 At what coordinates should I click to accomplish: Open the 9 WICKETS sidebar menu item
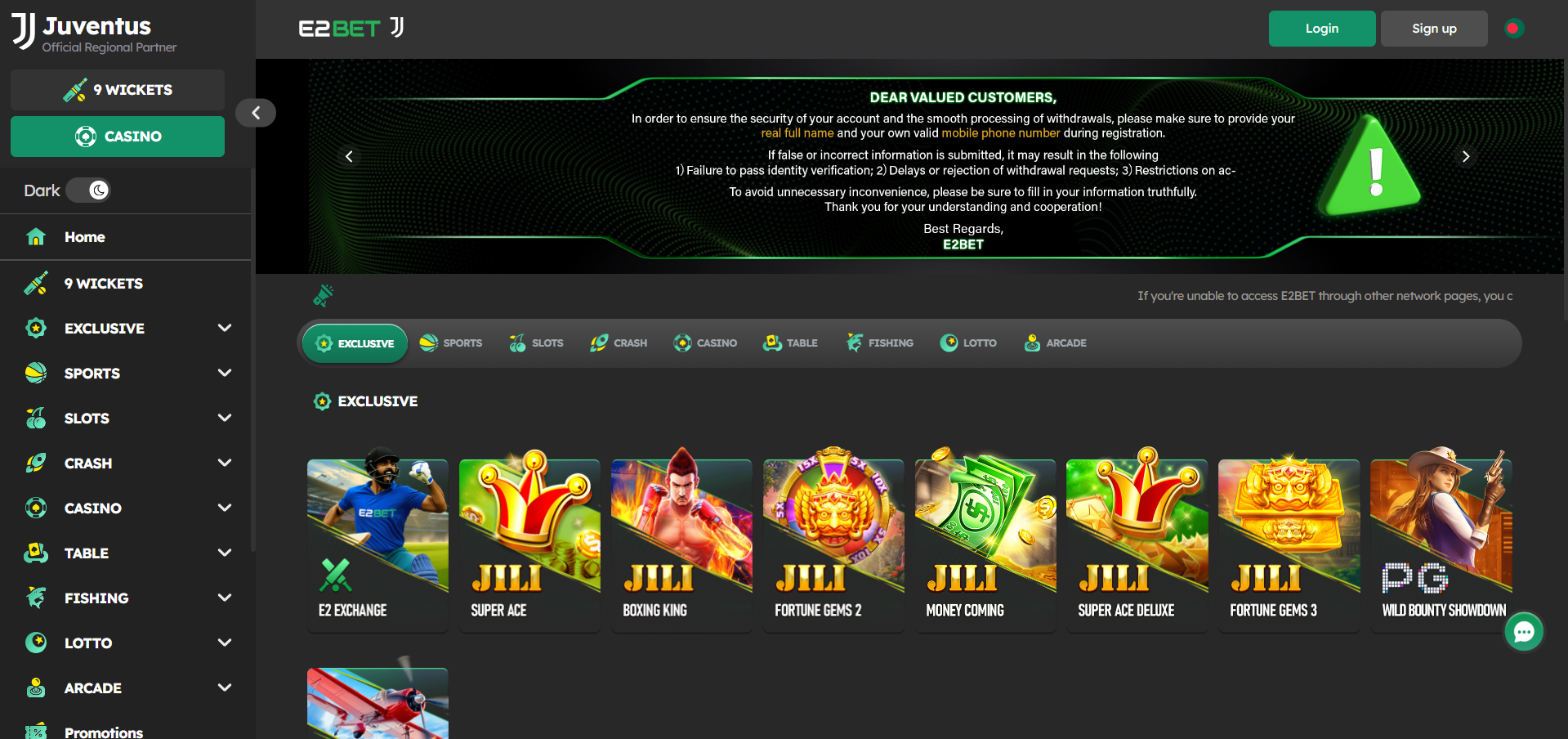coord(103,283)
